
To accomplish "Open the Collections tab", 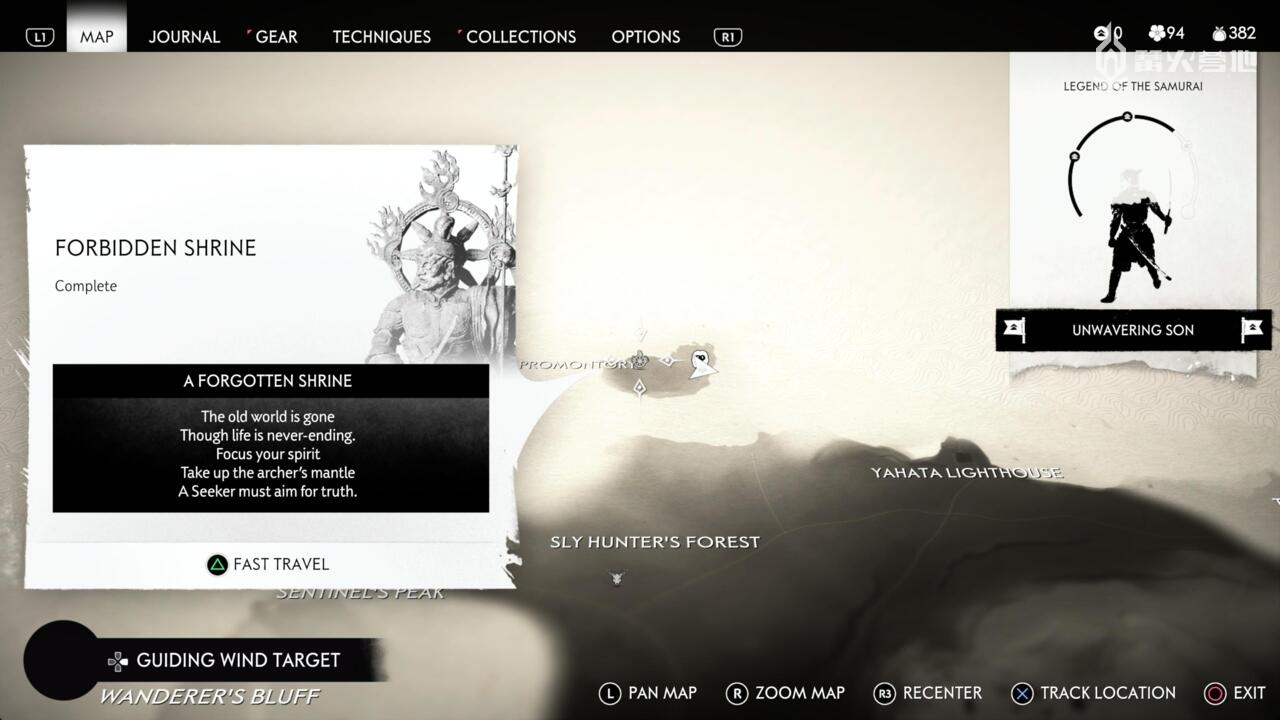I will coord(520,36).
